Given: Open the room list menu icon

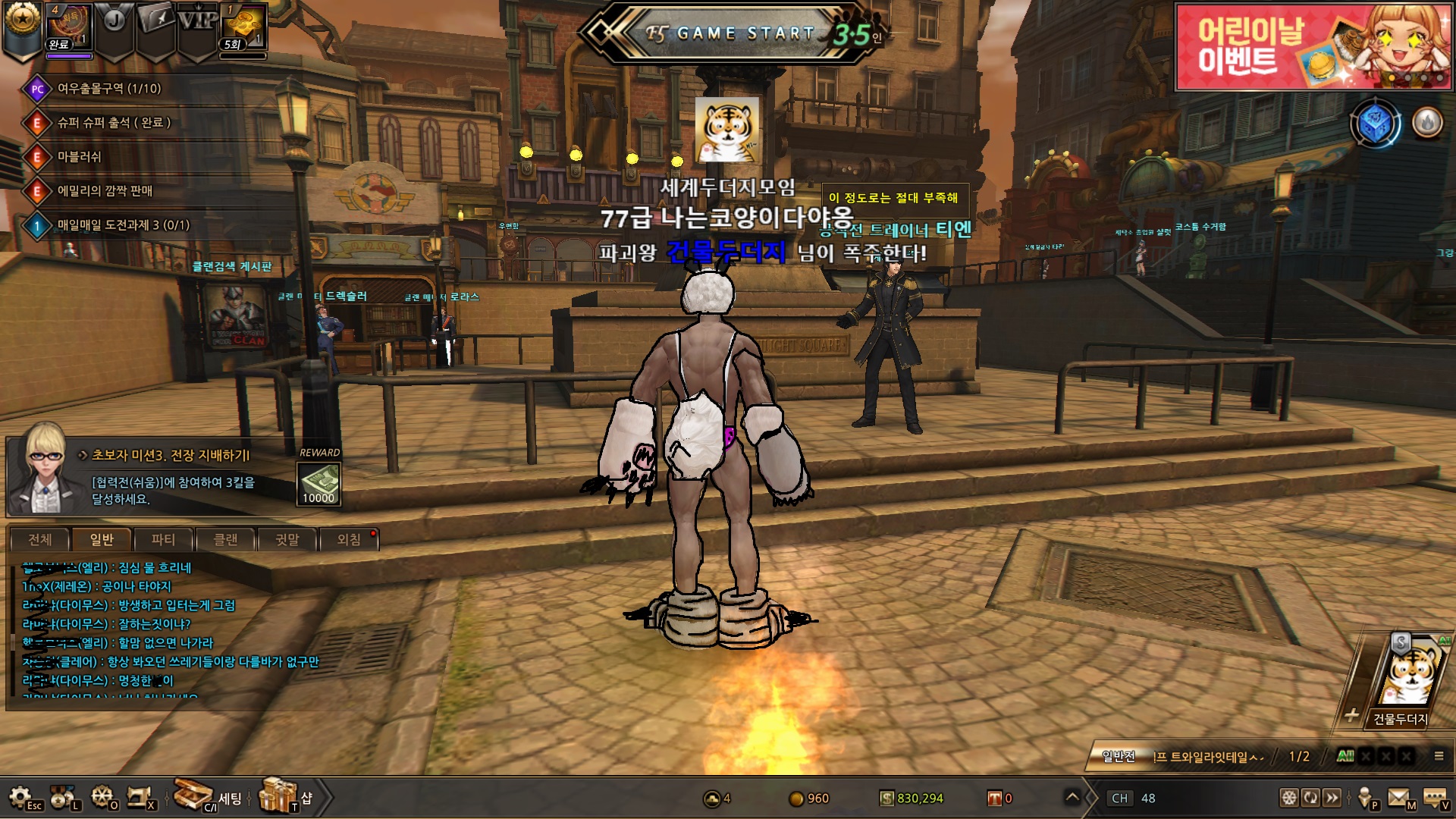Looking at the screenshot, I should pyautogui.click(x=1438, y=755).
